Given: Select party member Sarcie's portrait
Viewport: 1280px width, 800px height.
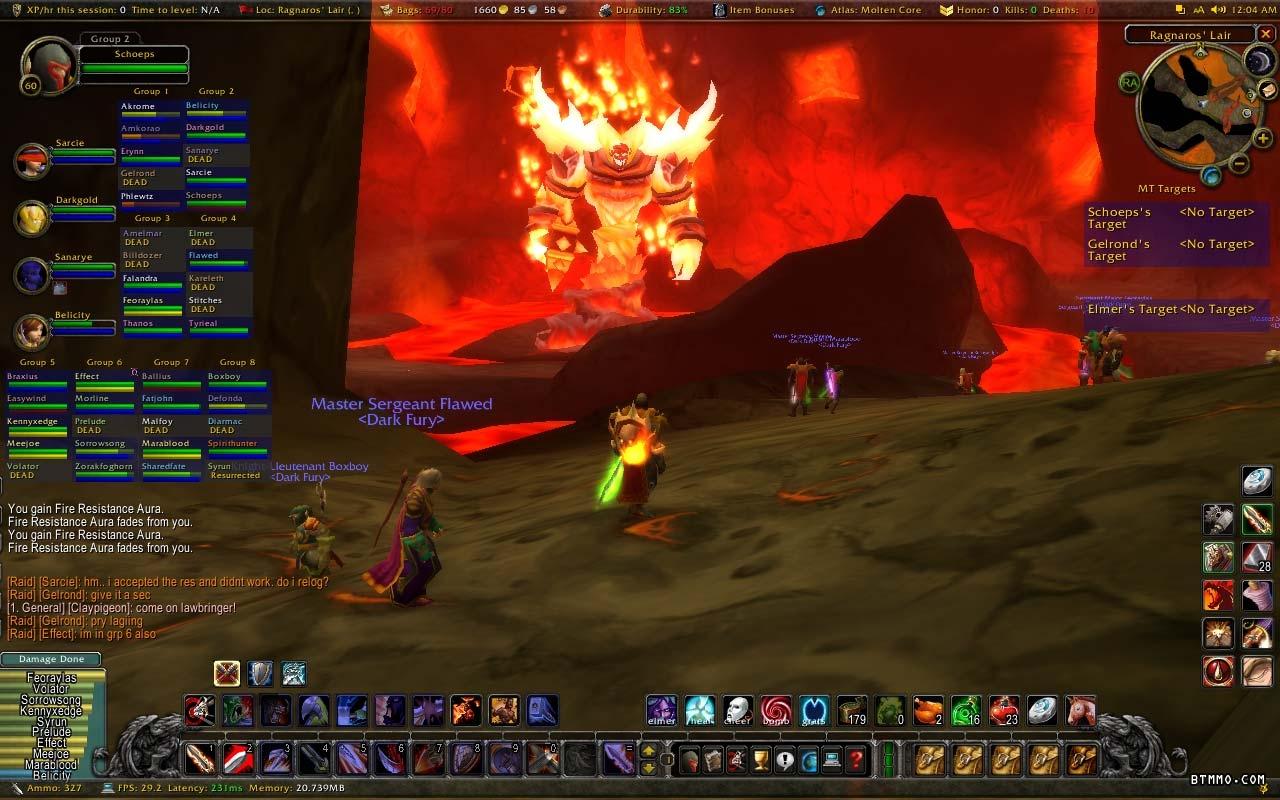Looking at the screenshot, I should [x=33, y=162].
